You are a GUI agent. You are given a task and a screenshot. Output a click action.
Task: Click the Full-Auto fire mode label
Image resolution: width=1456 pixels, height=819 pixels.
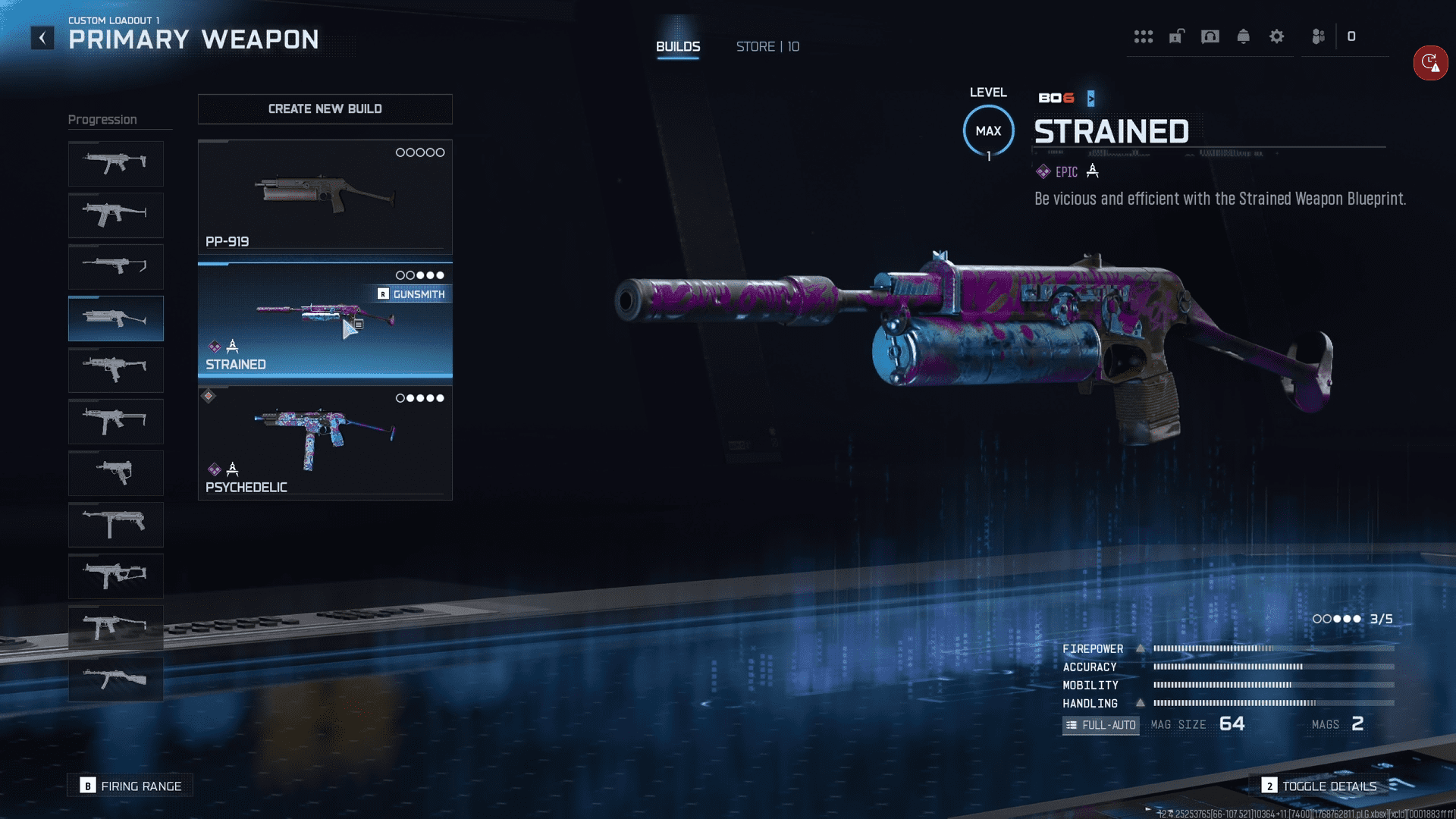[x=1100, y=725]
